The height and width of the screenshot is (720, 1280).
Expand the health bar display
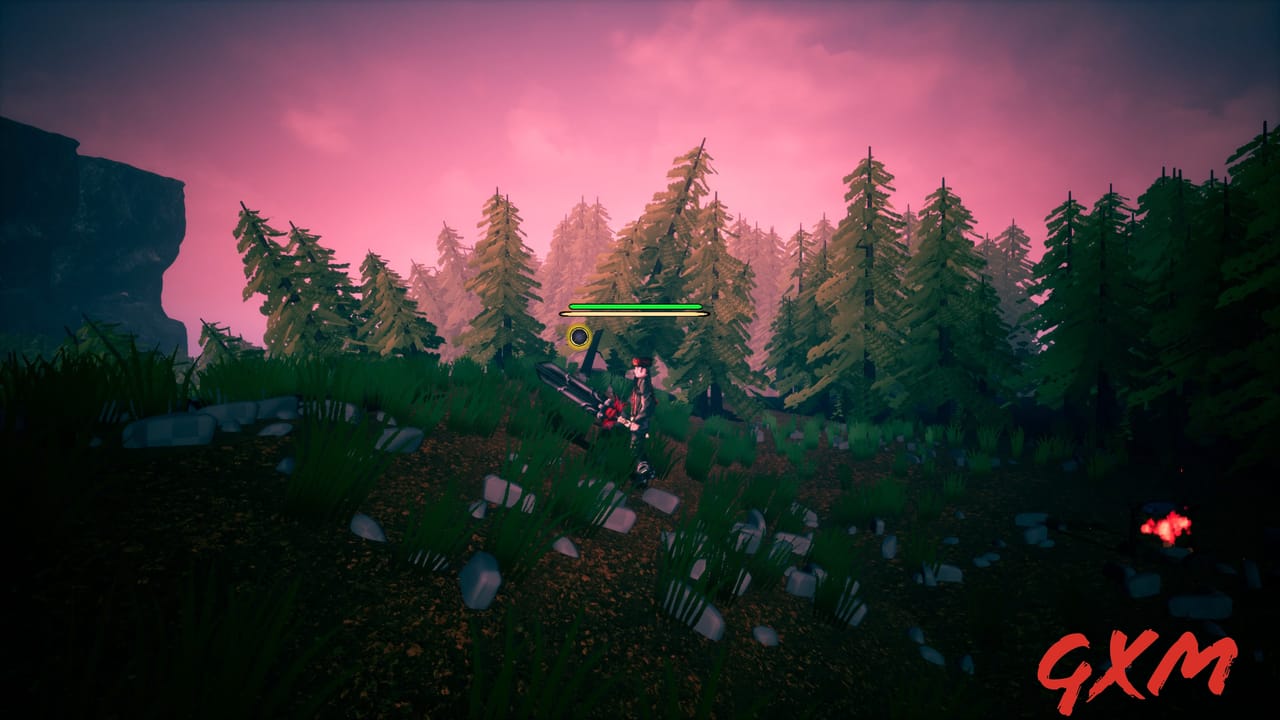pyautogui.click(x=635, y=304)
